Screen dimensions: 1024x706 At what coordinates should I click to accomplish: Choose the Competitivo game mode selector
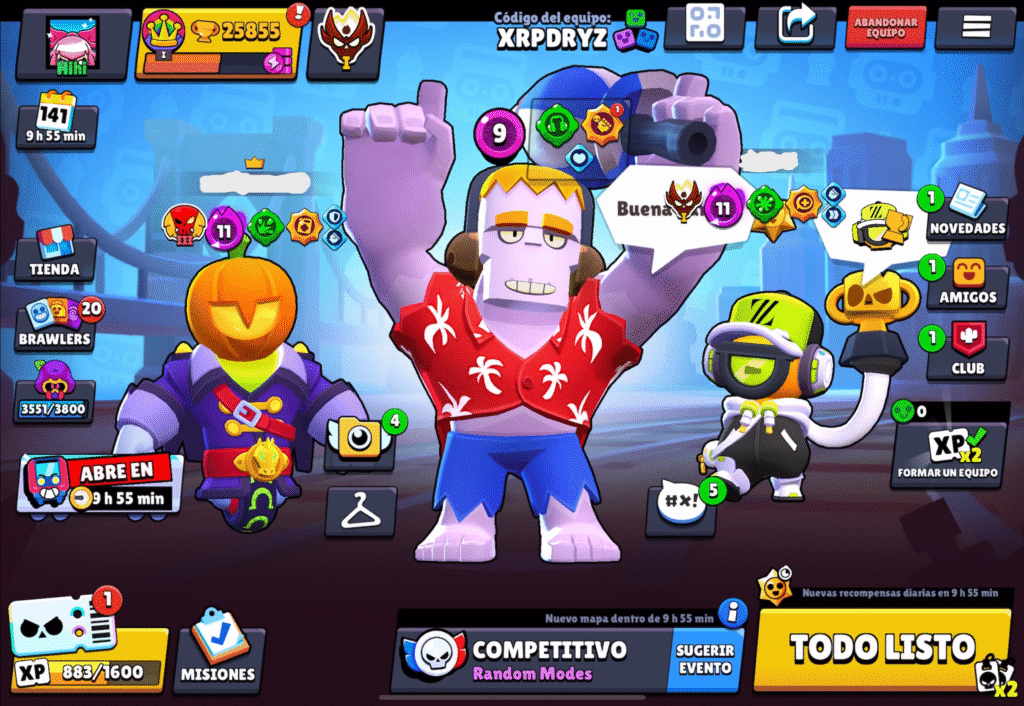point(530,659)
